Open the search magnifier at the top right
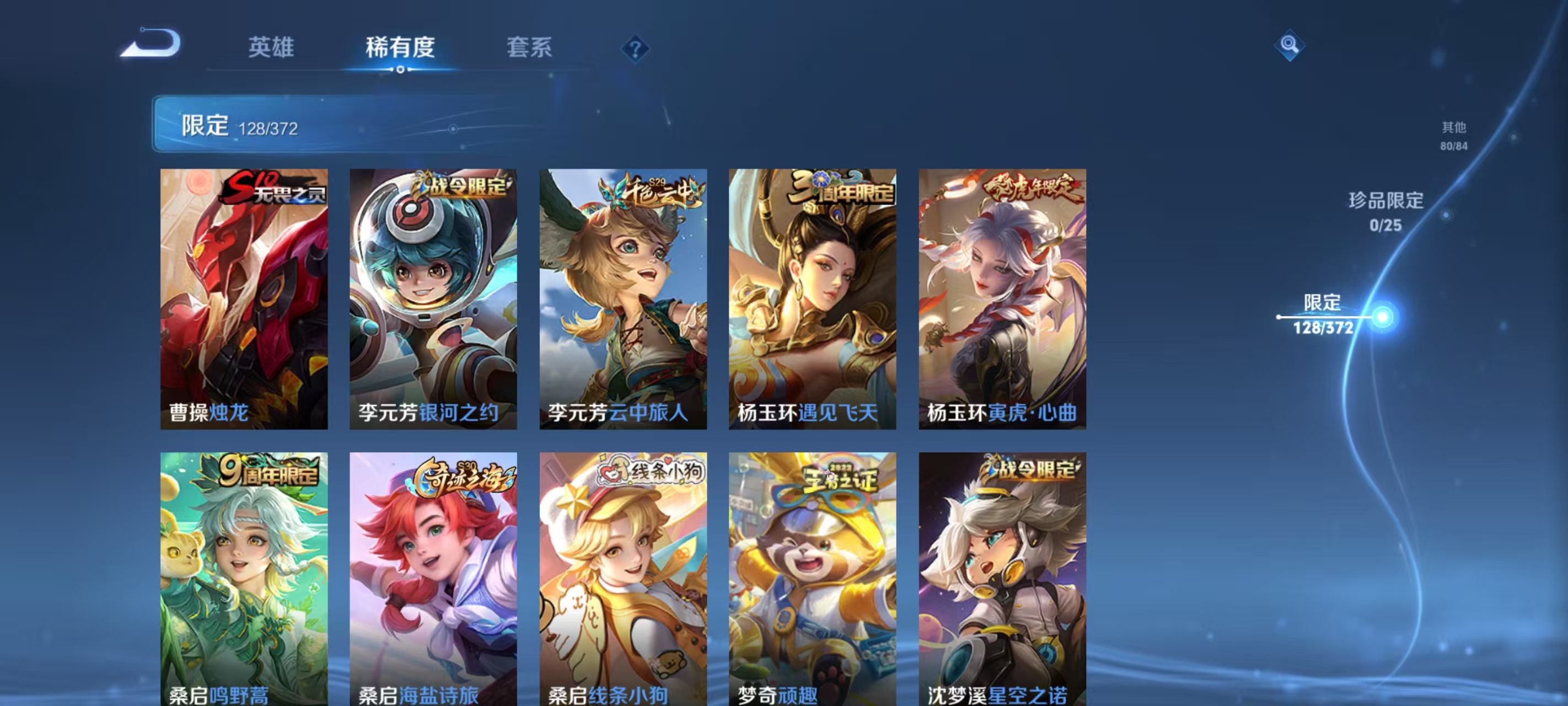The width and height of the screenshot is (1568, 706). (1291, 46)
